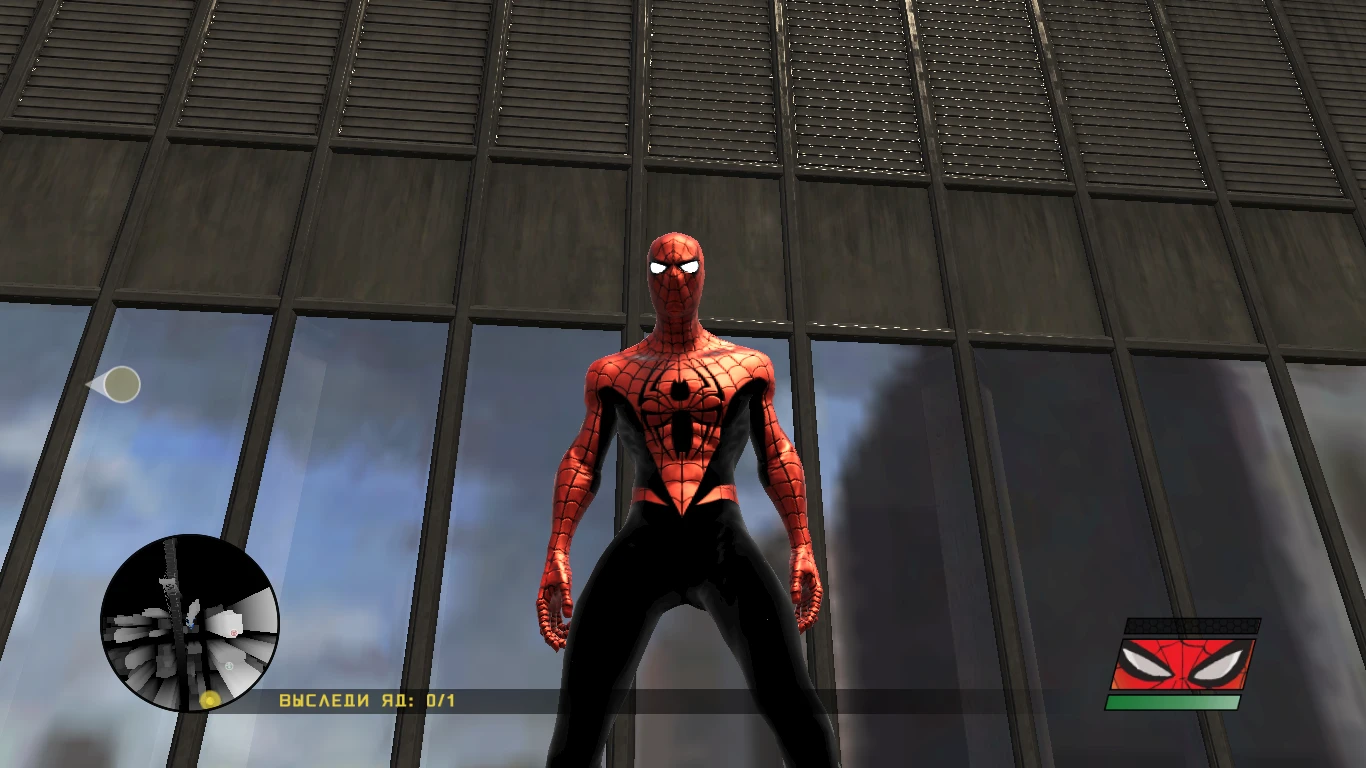
Task: Expand the HUD status panel near the portrait
Action: pos(1185,663)
